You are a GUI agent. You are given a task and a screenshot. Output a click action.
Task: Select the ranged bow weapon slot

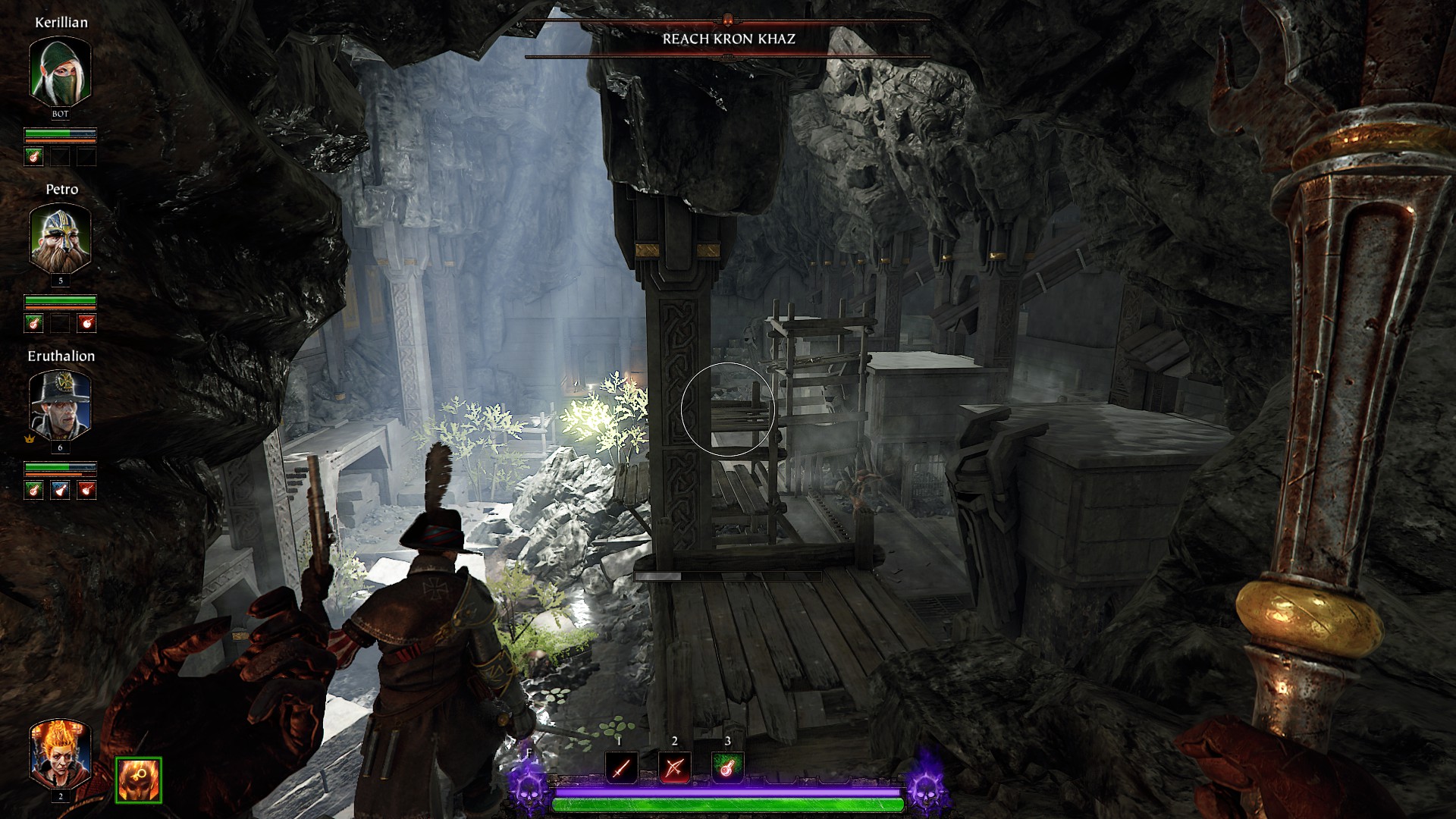[x=674, y=769]
